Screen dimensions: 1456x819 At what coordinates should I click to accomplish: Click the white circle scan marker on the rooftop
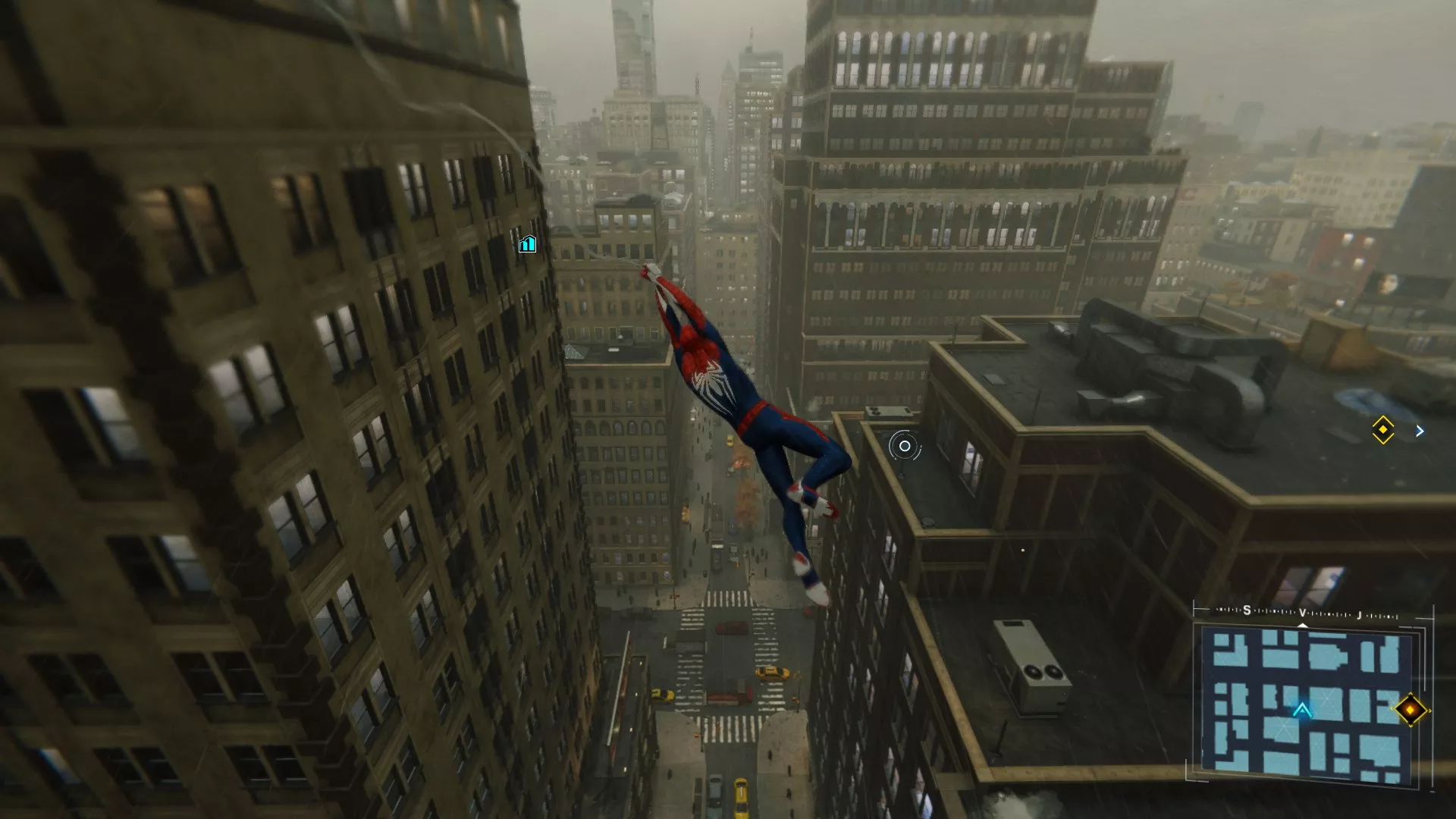pyautogui.click(x=904, y=446)
